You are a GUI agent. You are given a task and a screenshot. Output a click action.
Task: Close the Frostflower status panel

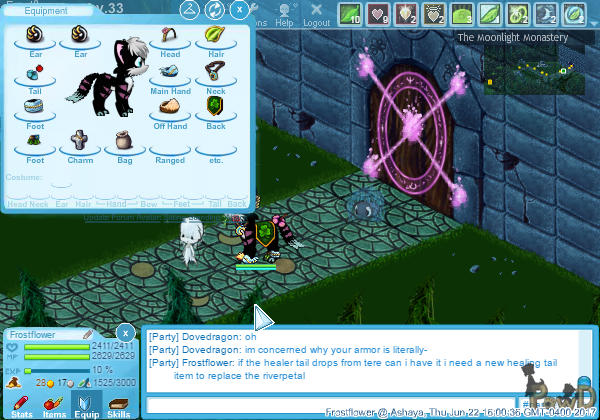pos(125,332)
